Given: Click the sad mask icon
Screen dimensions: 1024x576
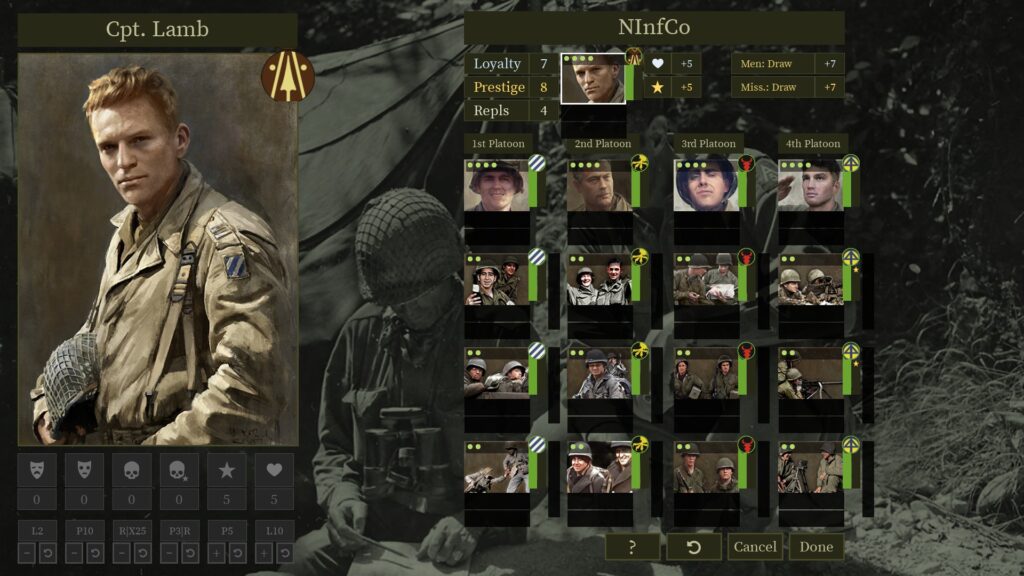Looking at the screenshot, I should pyautogui.click(x=37, y=469).
